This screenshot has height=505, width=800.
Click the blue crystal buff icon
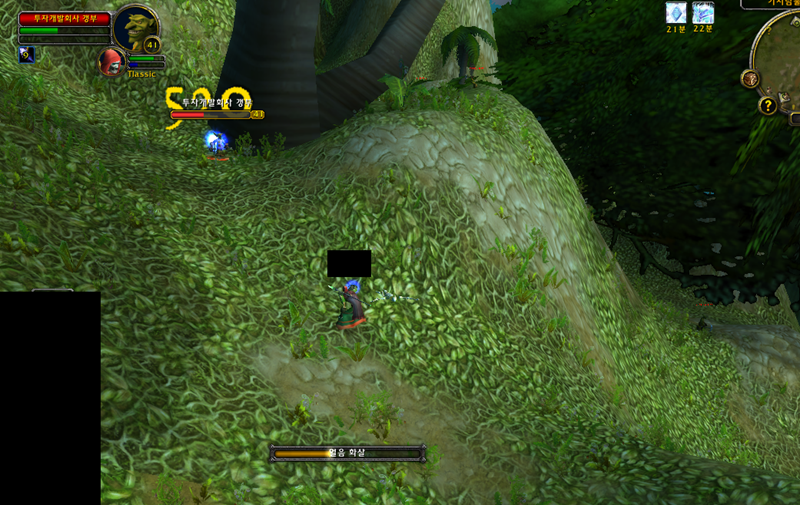[x=677, y=13]
